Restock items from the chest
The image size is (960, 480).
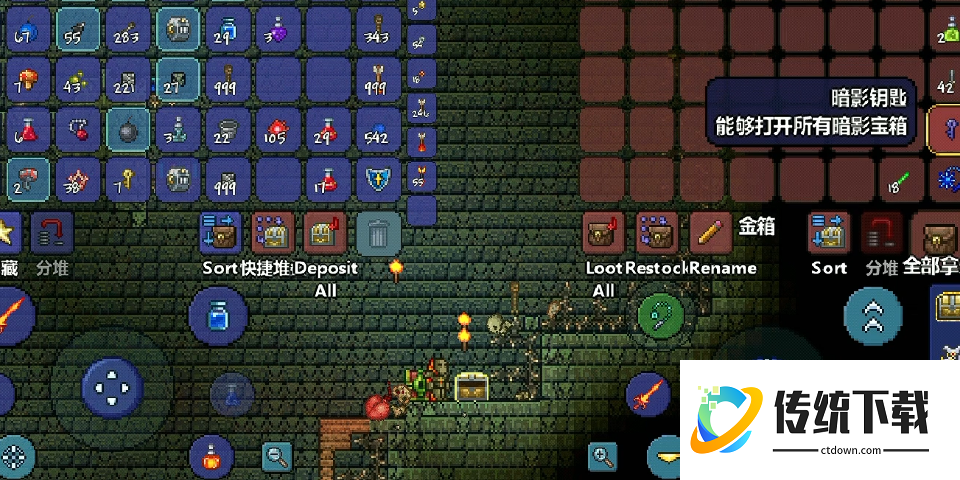click(657, 234)
